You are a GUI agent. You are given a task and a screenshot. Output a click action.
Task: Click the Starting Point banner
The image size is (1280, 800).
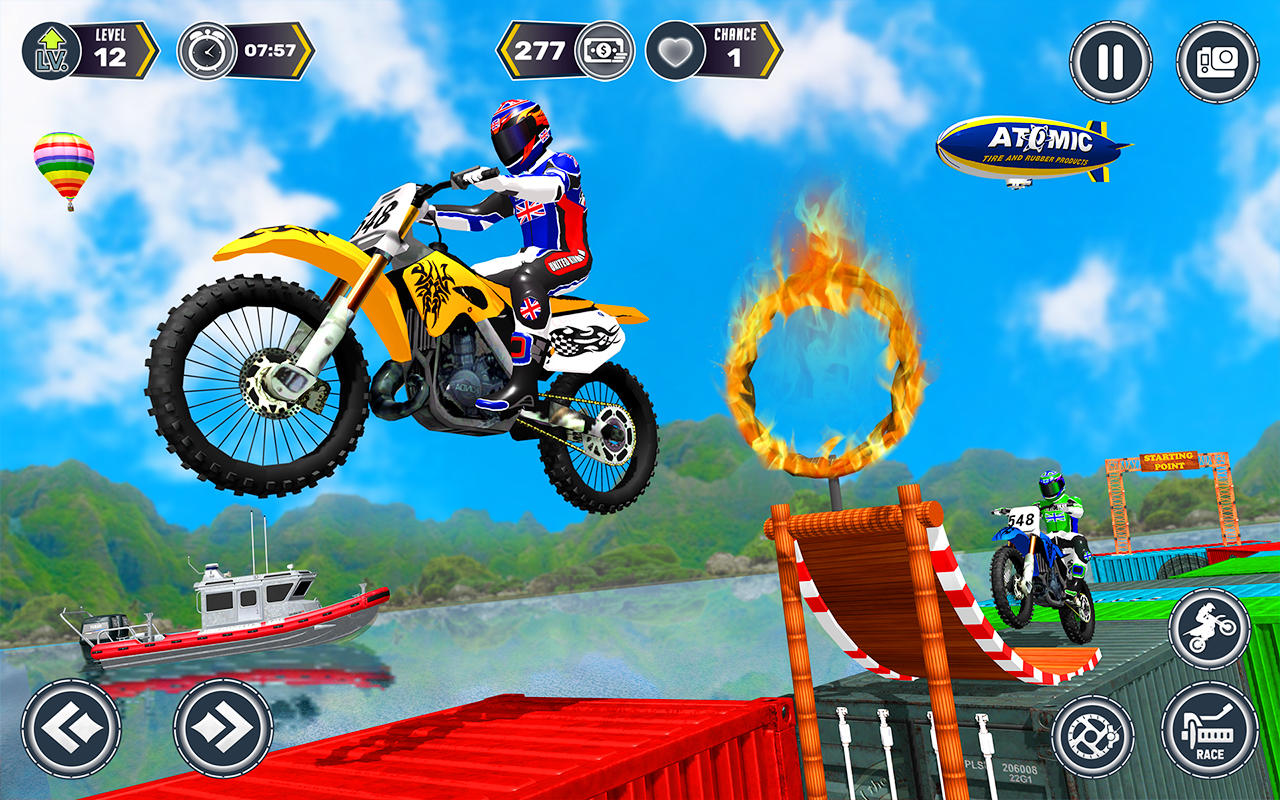[1170, 460]
